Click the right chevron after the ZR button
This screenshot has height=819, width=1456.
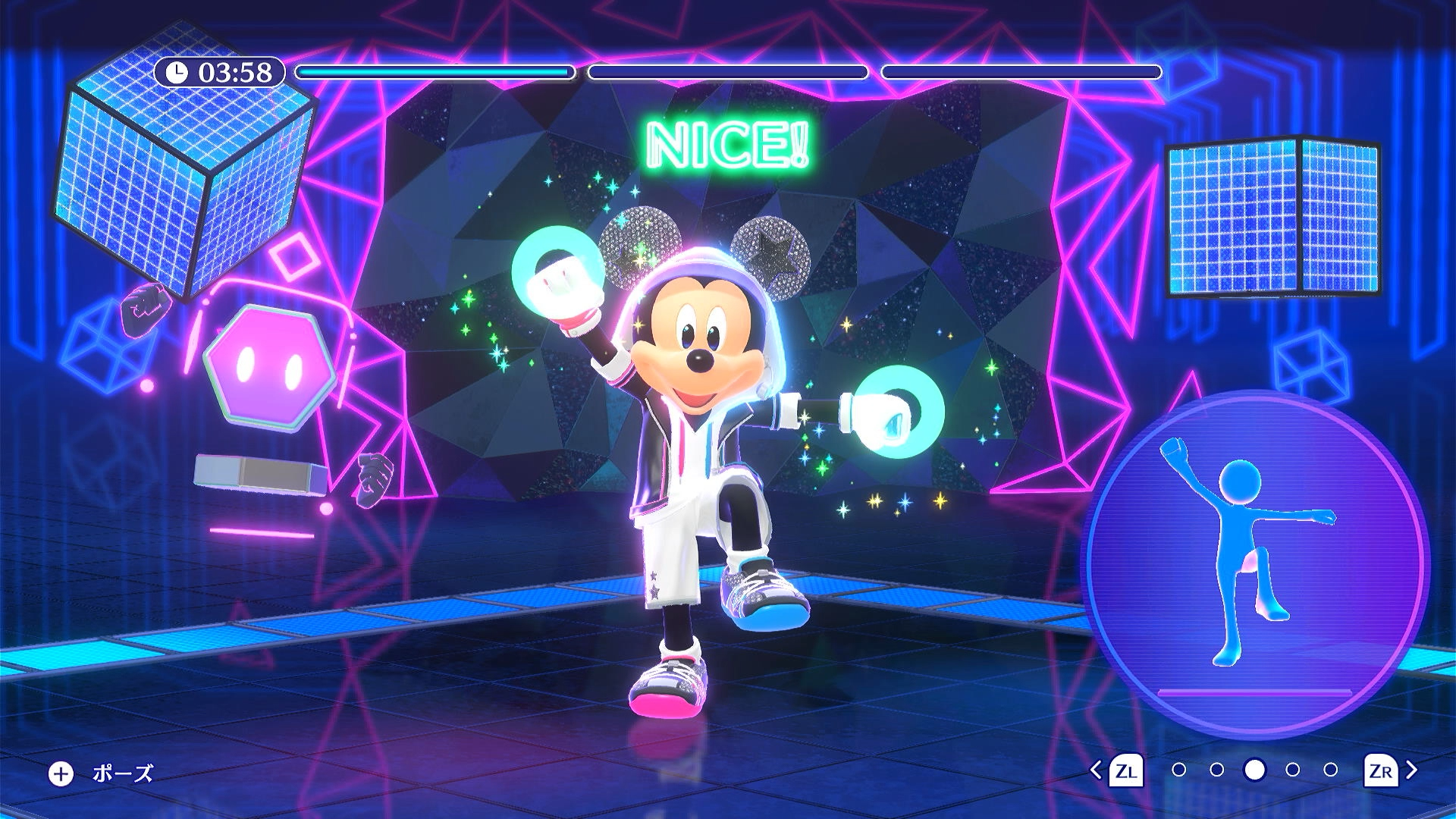(x=1411, y=770)
